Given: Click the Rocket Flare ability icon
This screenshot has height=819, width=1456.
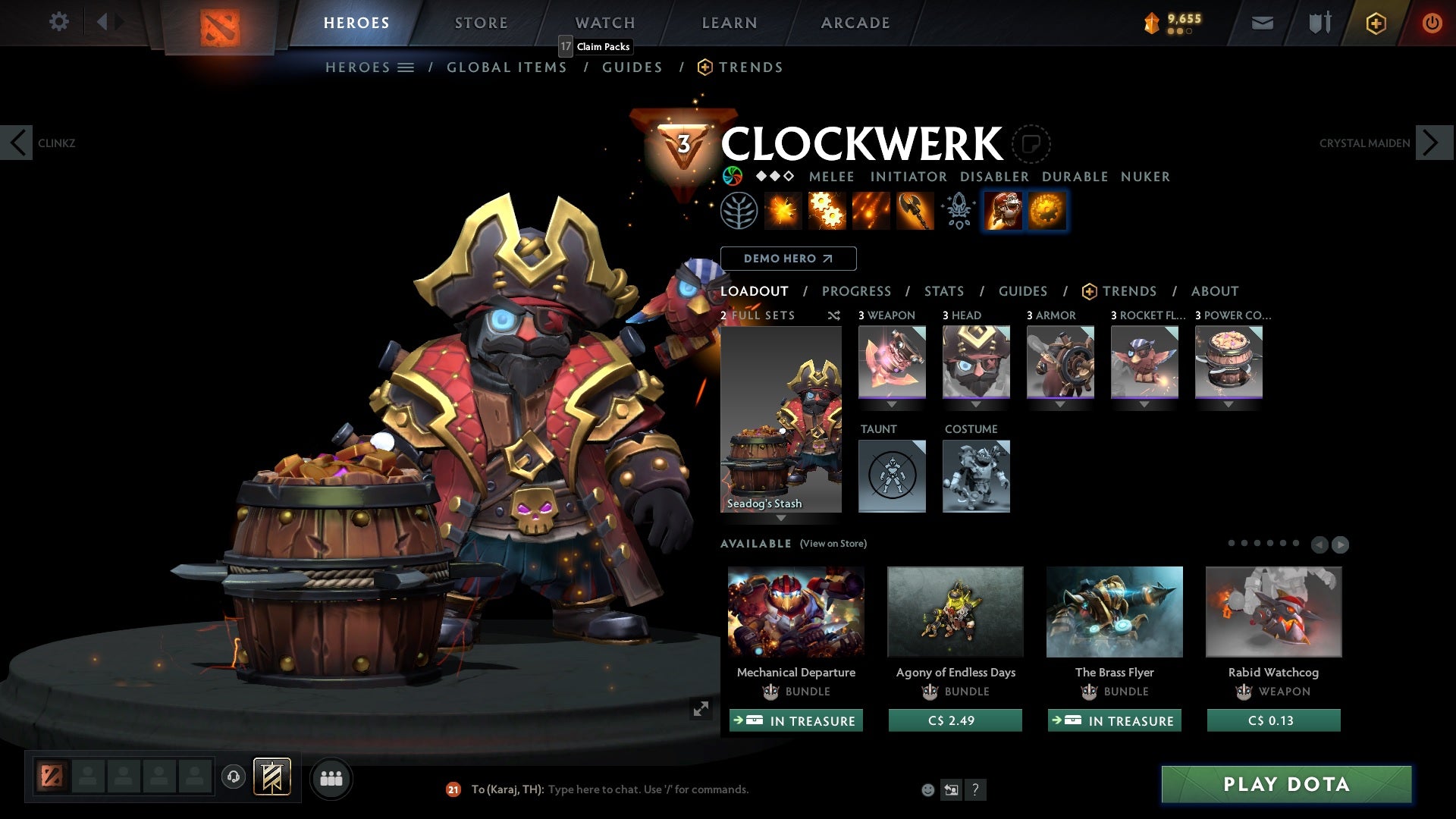Looking at the screenshot, I should (x=870, y=211).
